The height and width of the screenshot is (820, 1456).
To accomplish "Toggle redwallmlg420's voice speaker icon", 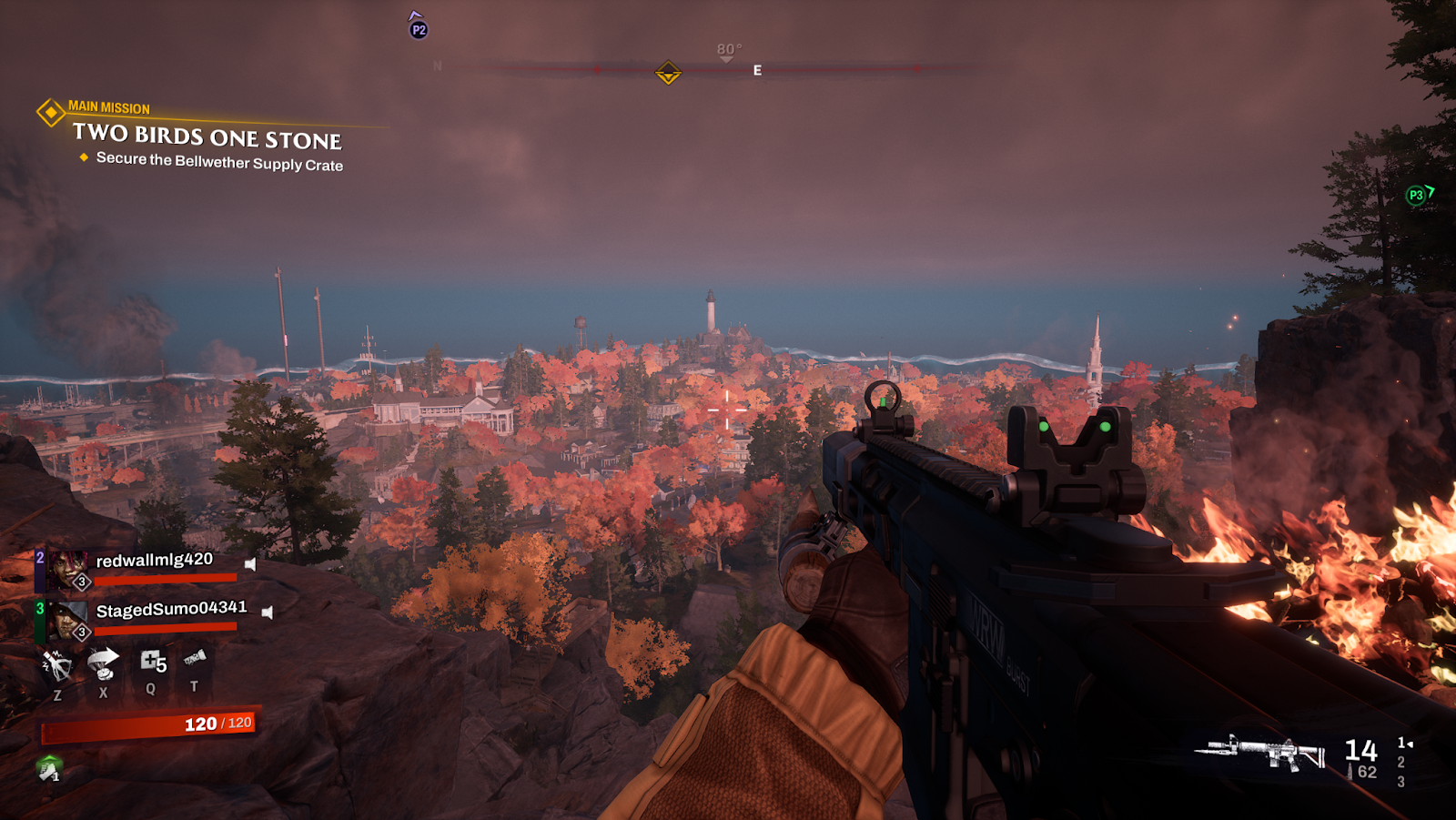I will 250,564.
